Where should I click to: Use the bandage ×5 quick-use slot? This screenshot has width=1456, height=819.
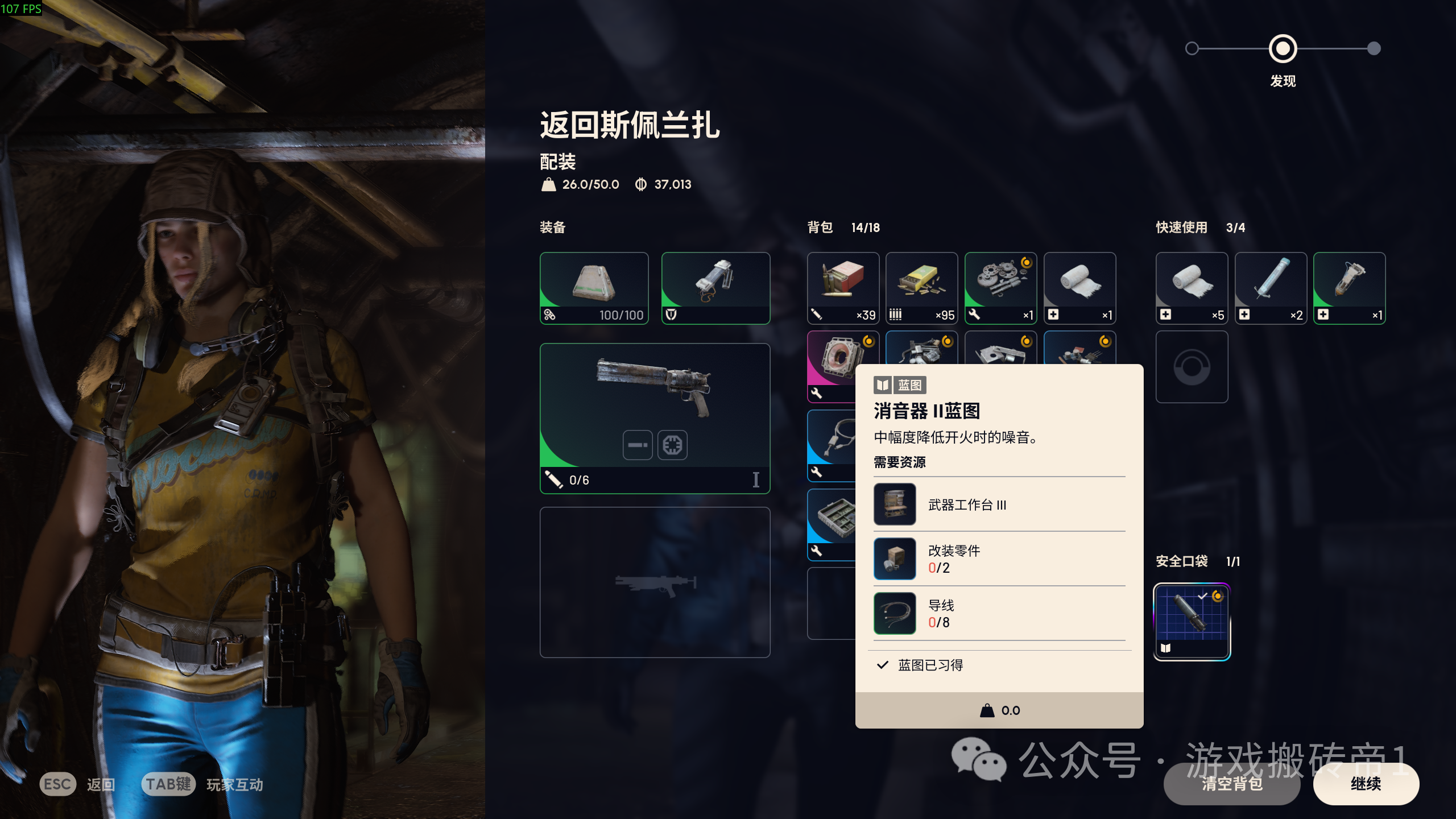[1192, 288]
